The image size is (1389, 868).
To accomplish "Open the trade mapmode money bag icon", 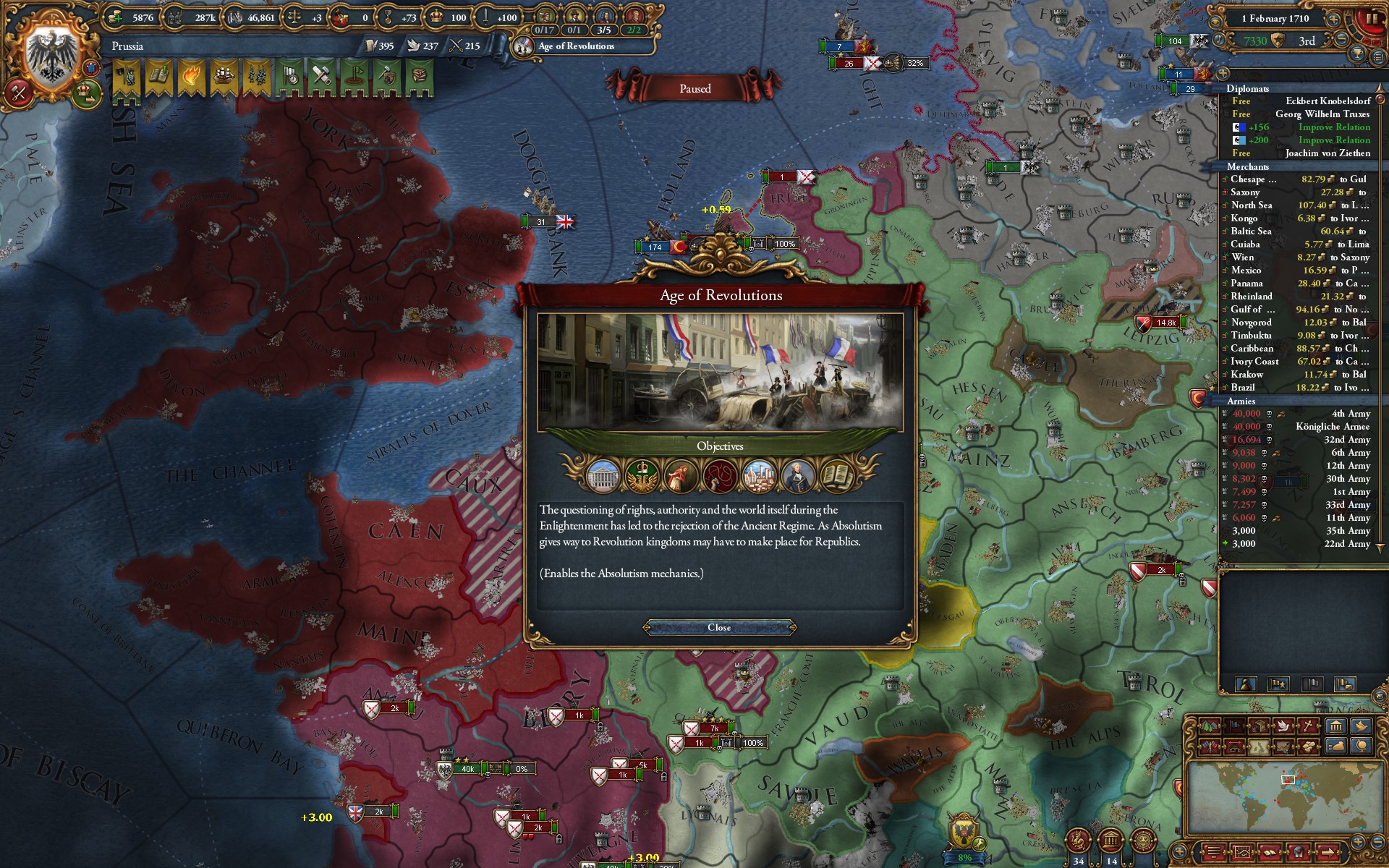I will [1336, 747].
